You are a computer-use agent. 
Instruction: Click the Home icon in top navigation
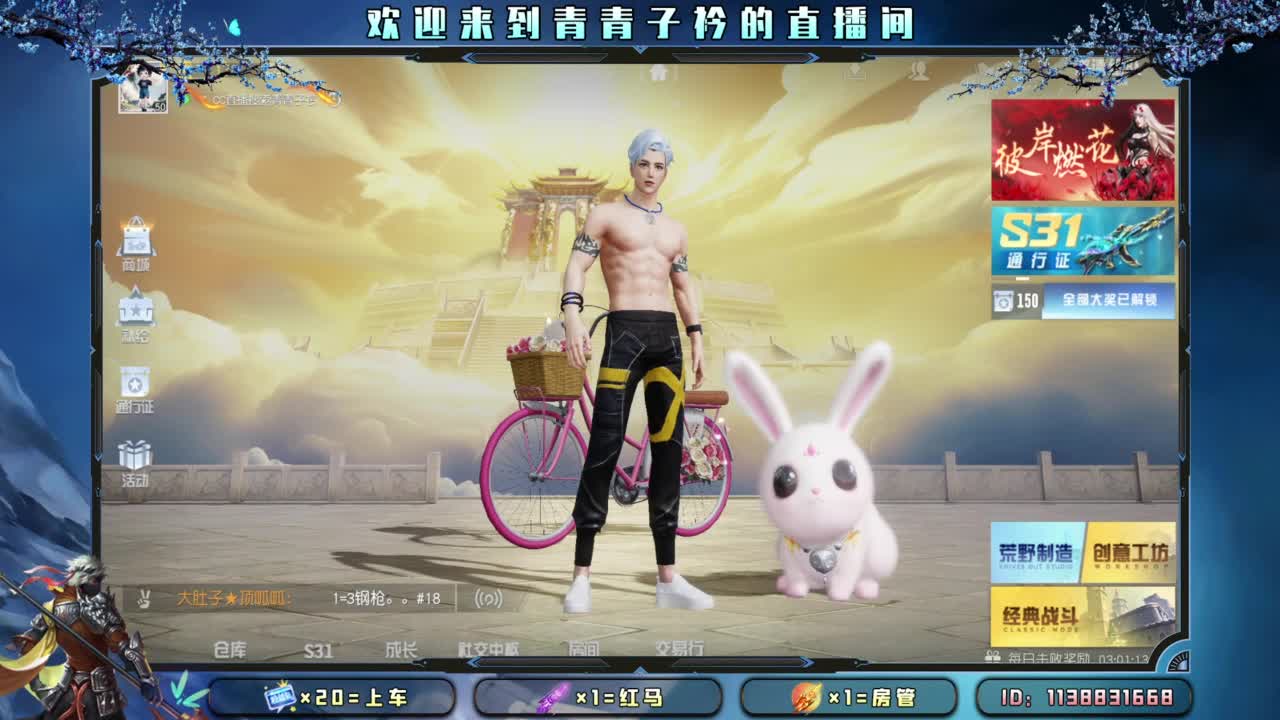(x=658, y=72)
